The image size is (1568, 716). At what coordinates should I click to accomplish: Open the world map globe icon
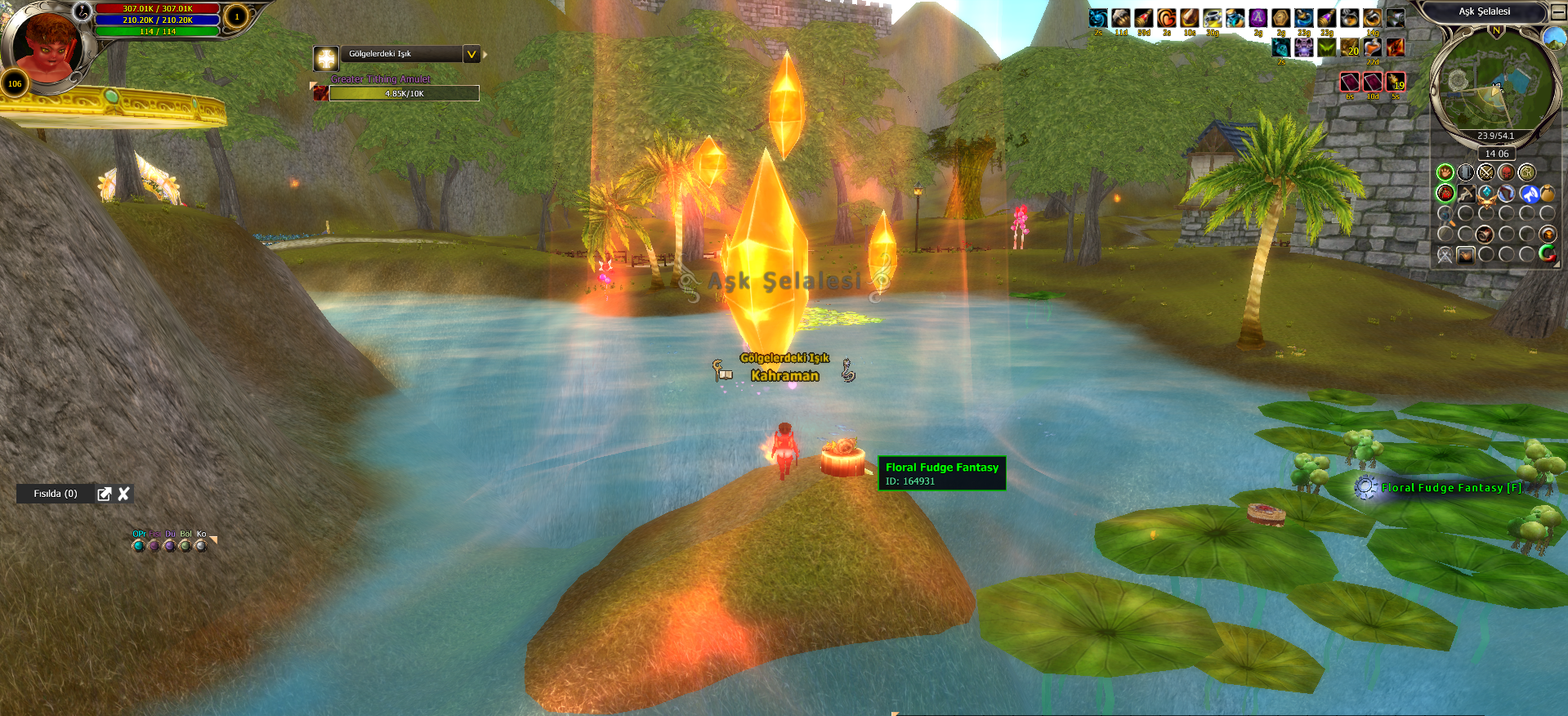tap(1552, 38)
